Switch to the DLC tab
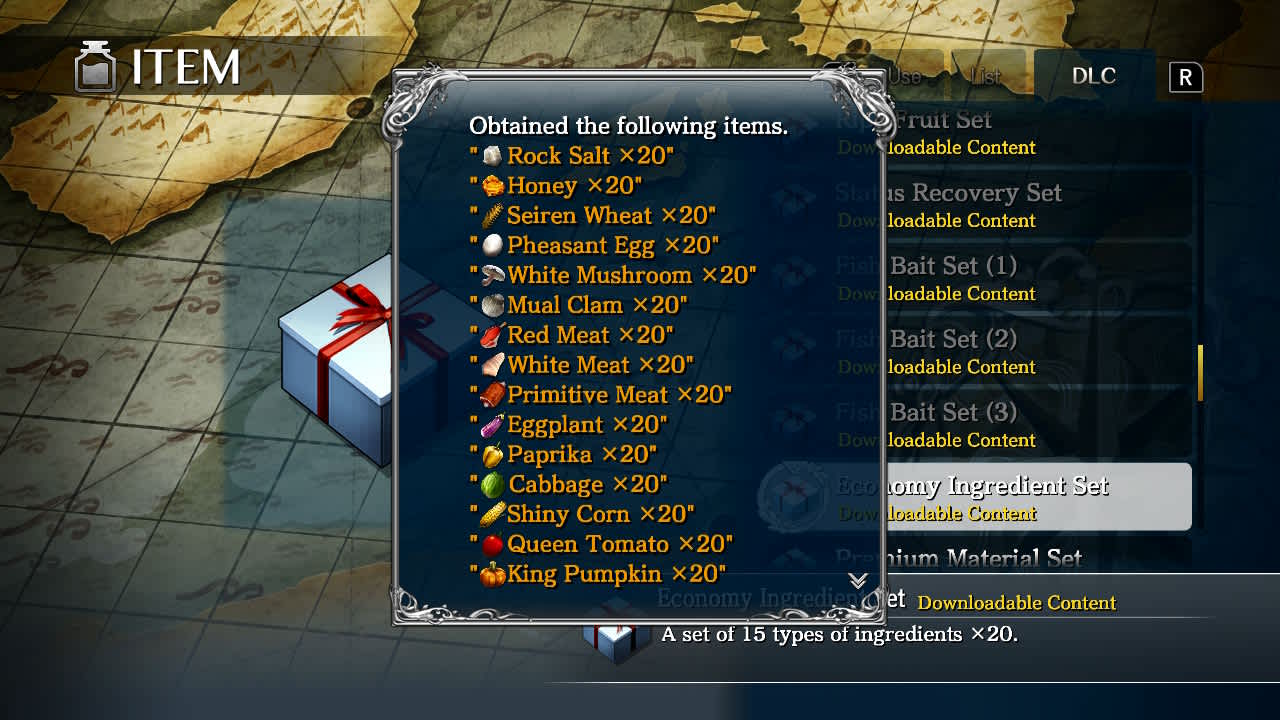The height and width of the screenshot is (720, 1280). [1095, 75]
